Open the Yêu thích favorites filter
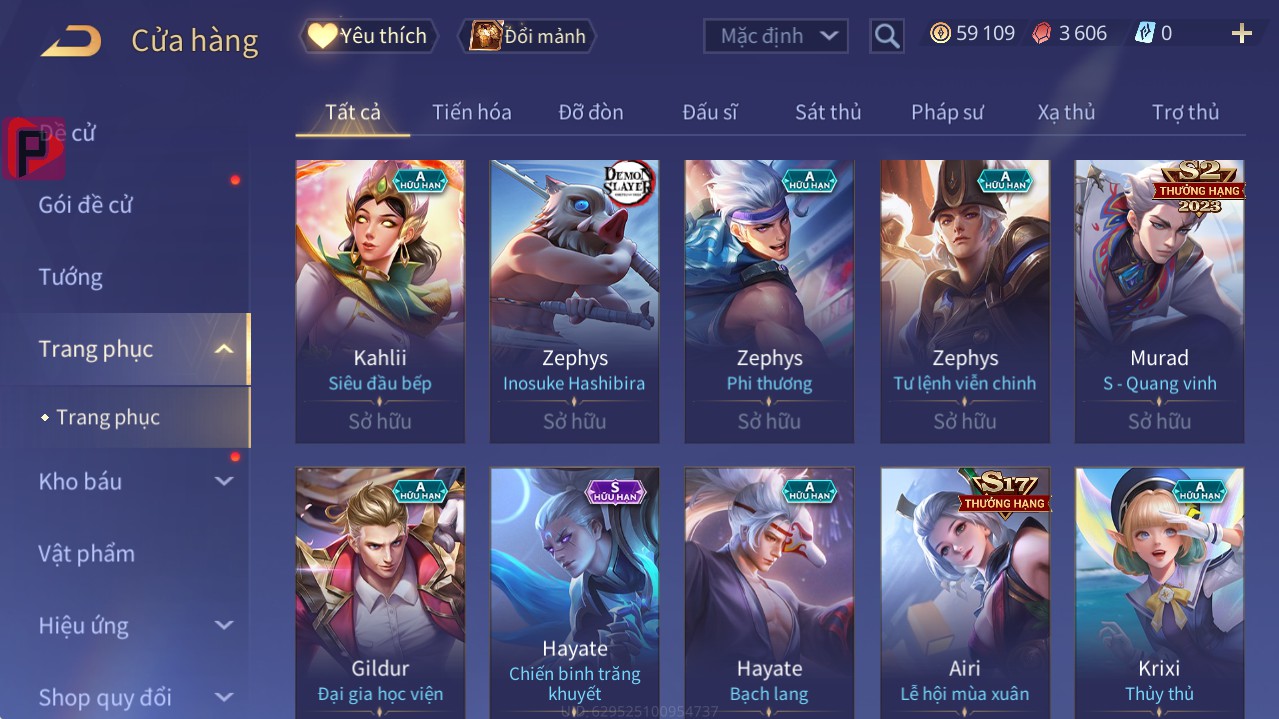Image resolution: width=1279 pixels, height=719 pixels. tap(369, 36)
